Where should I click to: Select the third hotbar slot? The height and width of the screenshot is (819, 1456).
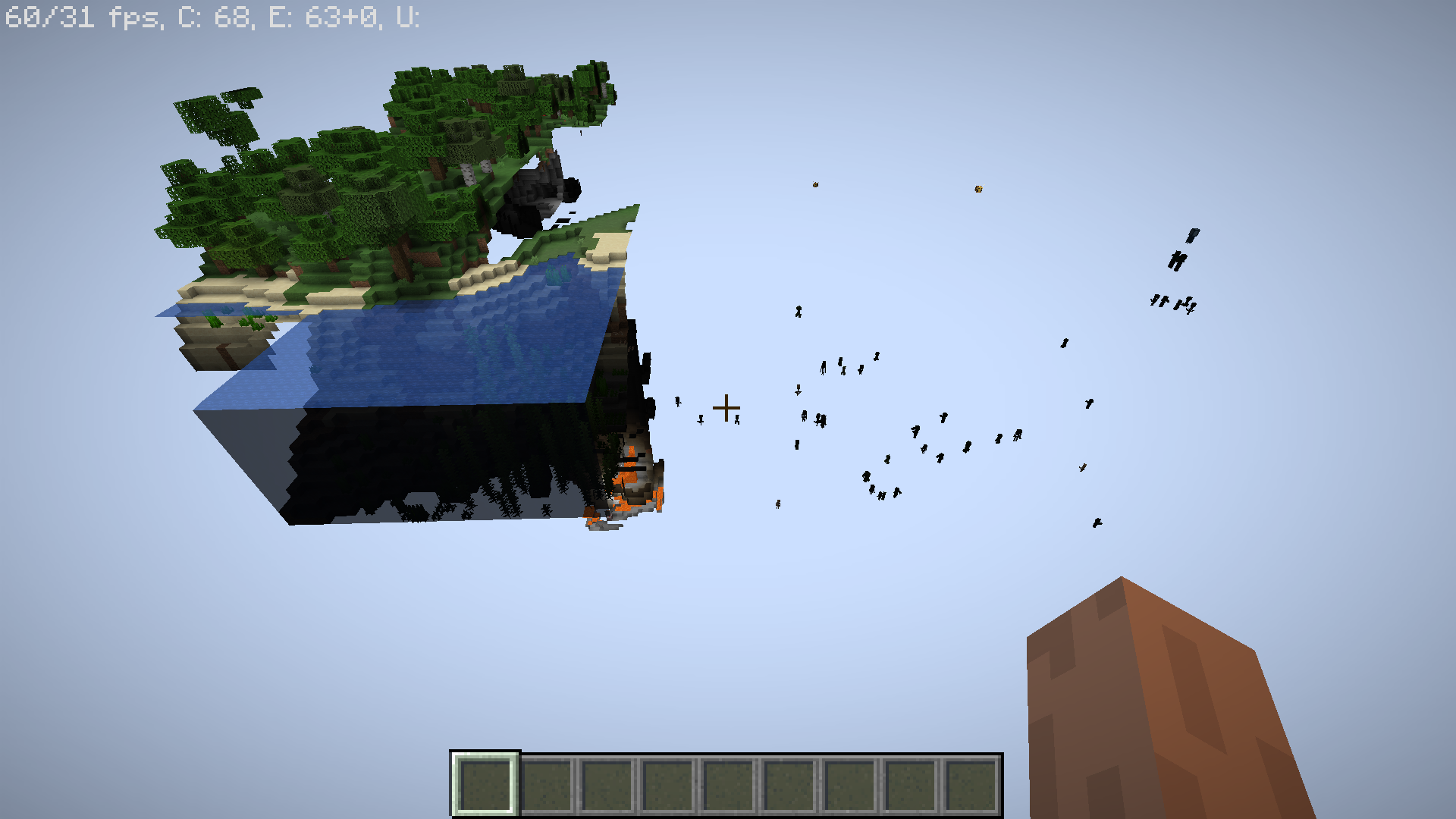click(x=606, y=784)
